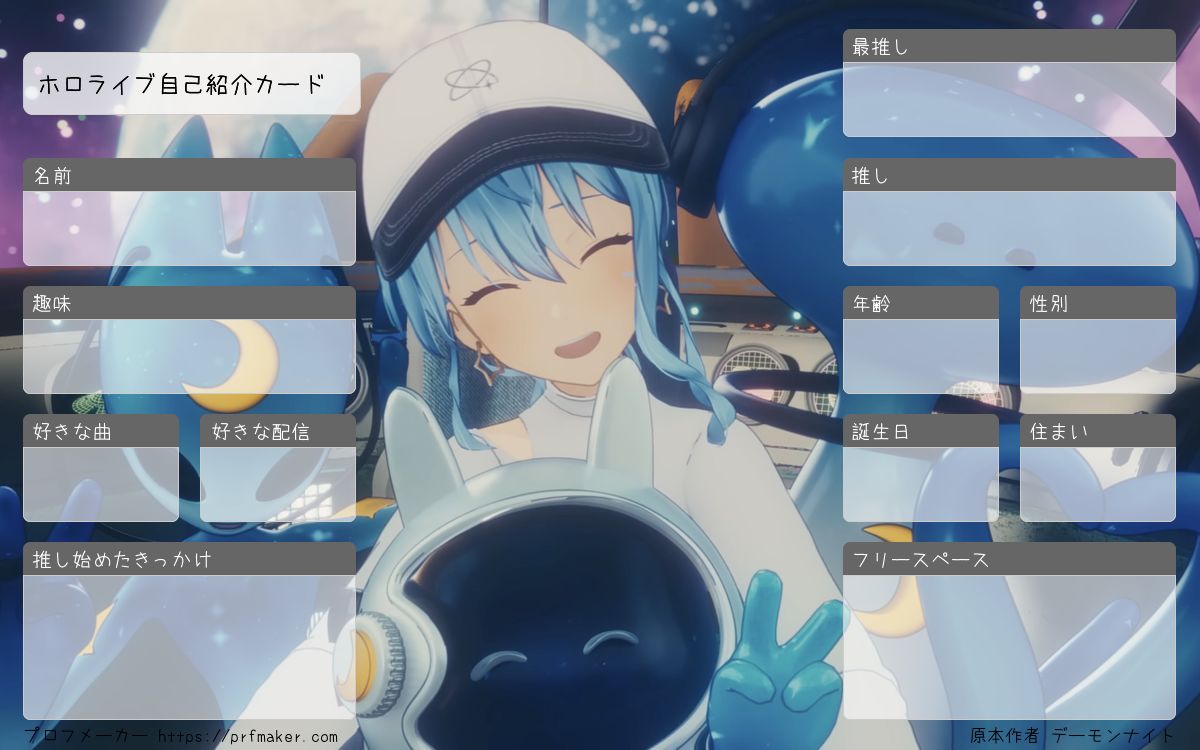Focus the 推し始めたきっかけ text area
Screen dimensions: 1200x750
pyautogui.click(x=189, y=646)
